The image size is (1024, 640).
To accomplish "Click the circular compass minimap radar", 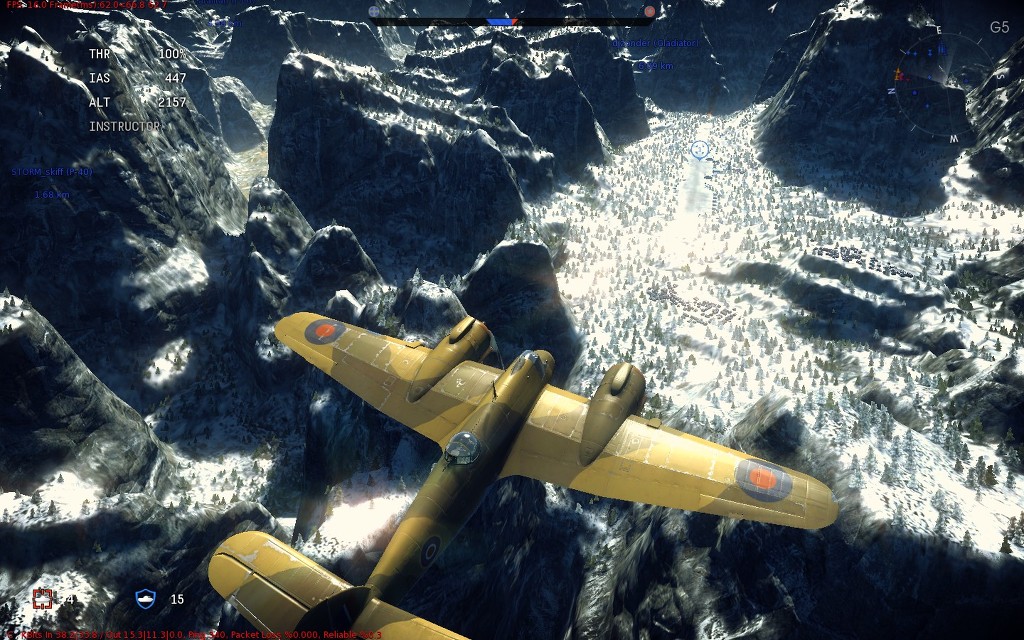I will coord(931,86).
